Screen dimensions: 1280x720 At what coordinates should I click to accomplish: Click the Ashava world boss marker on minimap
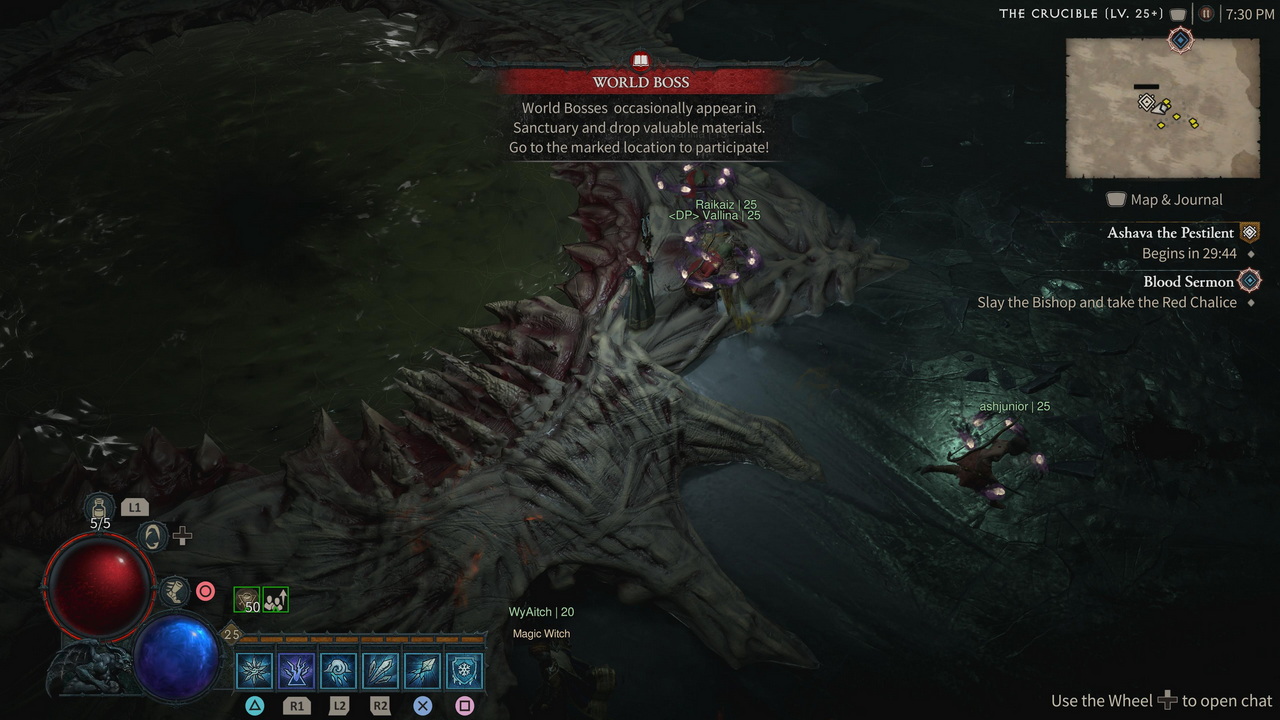(1147, 101)
